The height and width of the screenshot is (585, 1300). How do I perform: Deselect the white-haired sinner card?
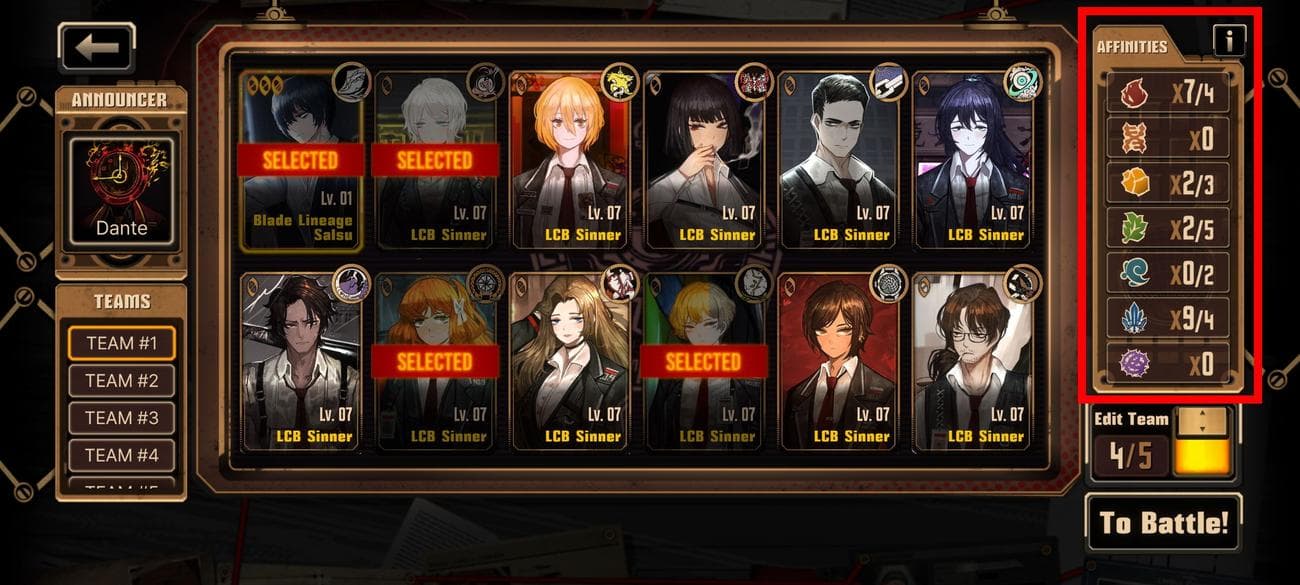[435, 160]
